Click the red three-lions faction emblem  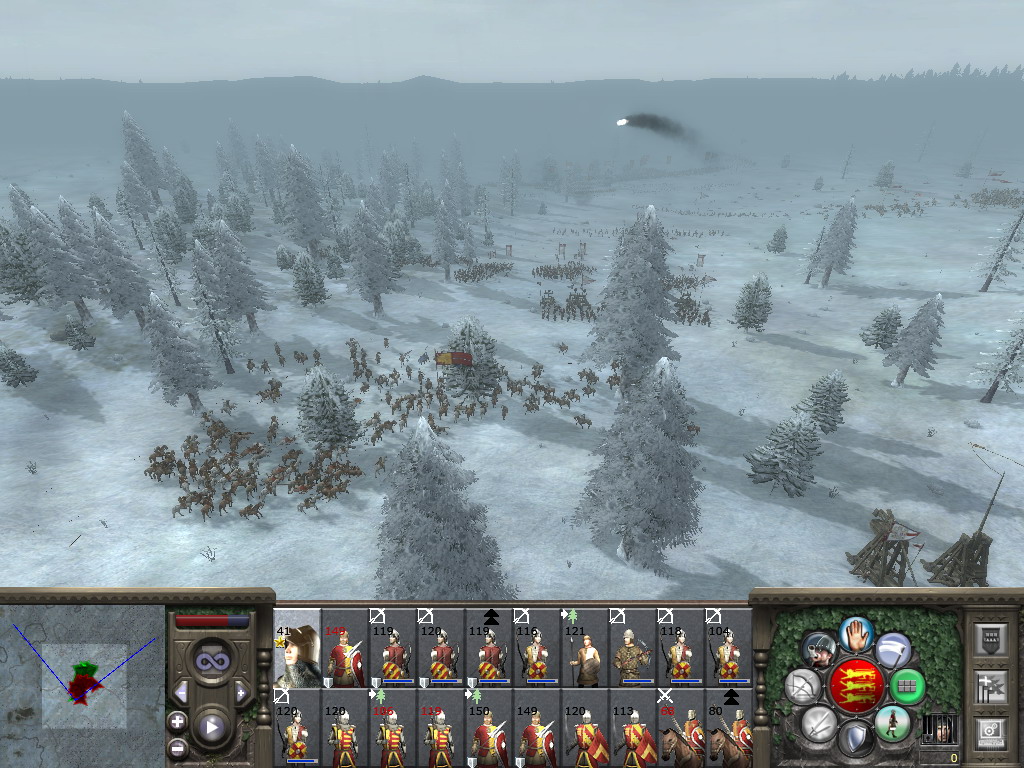click(x=856, y=686)
